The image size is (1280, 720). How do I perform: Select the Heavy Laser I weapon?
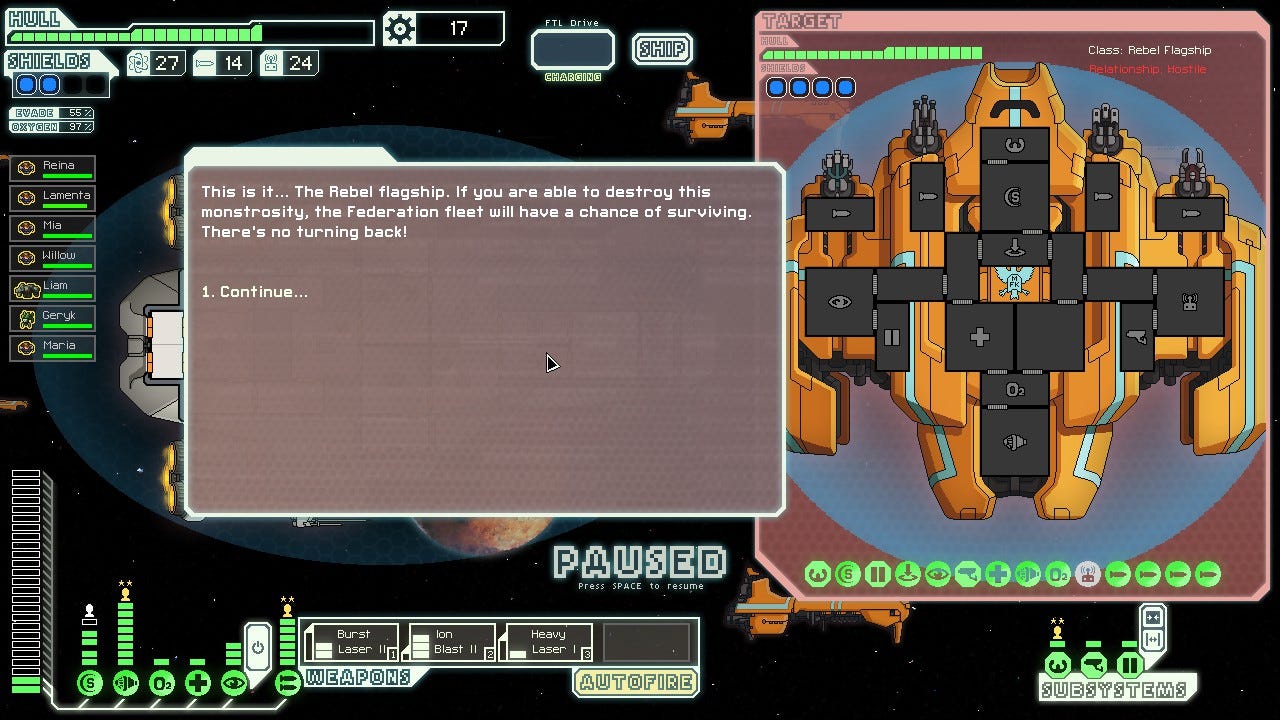point(546,642)
